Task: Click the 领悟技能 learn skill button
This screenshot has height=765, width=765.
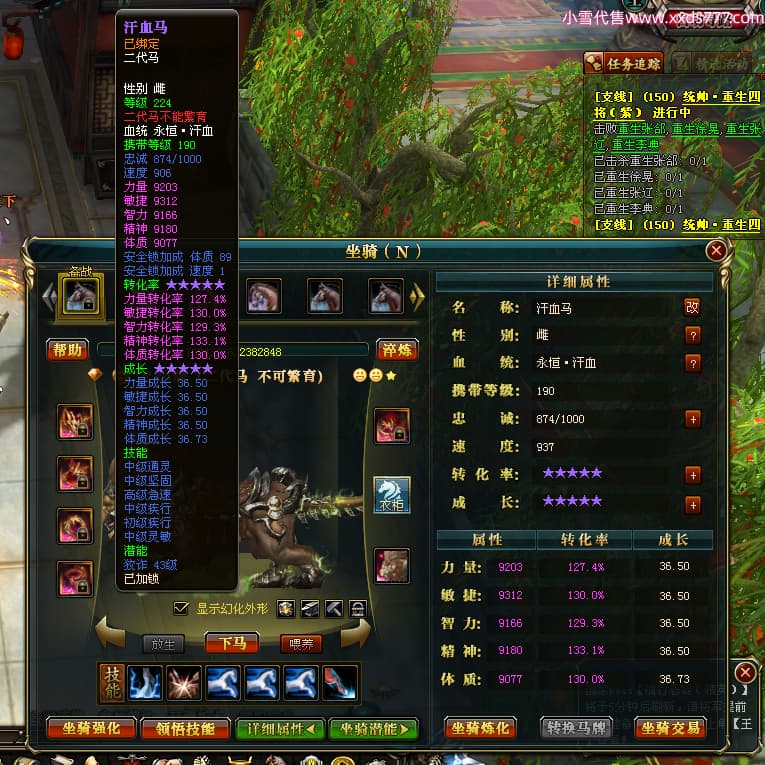Action: tap(185, 729)
